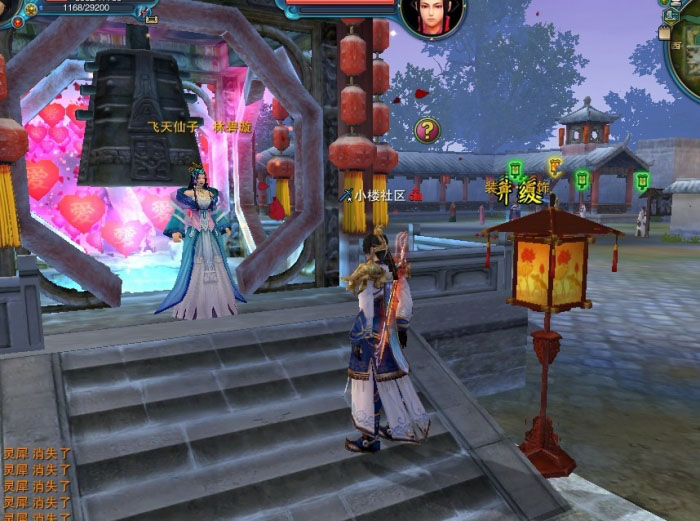Image resolution: width=700 pixels, height=521 pixels.
Task: Click the red orb icon by player portrait
Action: (17, 22)
